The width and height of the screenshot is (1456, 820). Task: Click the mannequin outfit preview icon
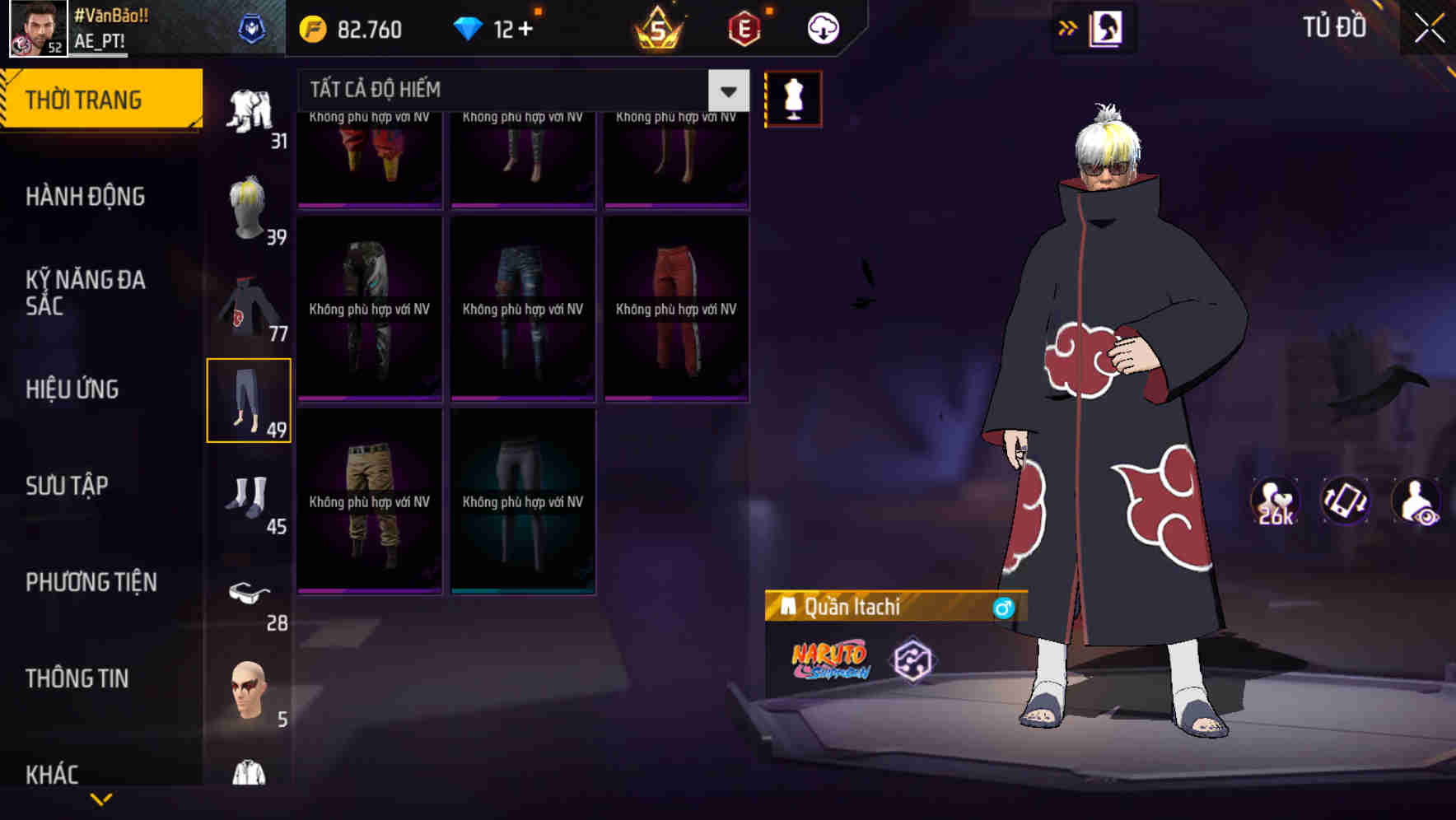click(x=795, y=98)
